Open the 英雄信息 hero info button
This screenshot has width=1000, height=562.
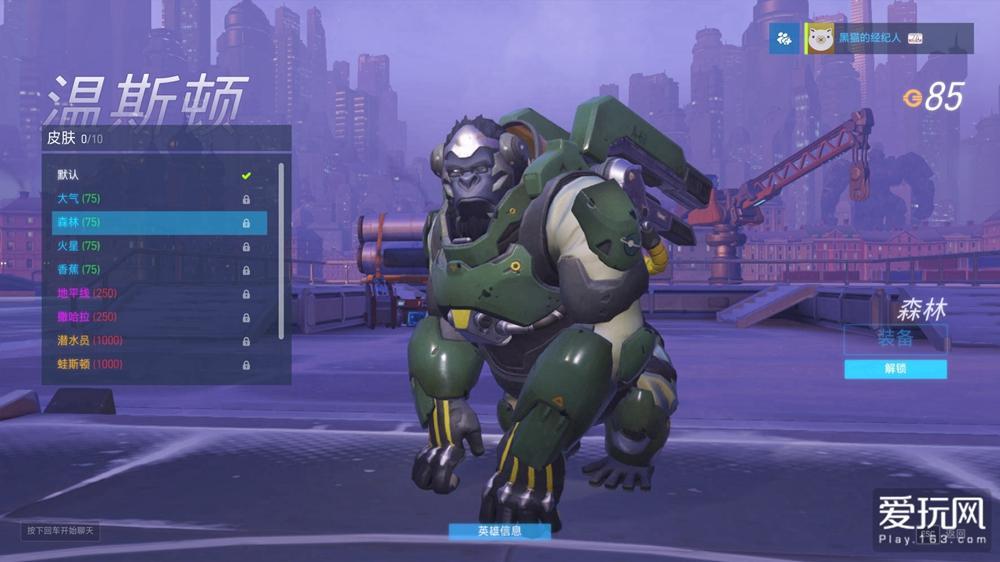[499, 531]
